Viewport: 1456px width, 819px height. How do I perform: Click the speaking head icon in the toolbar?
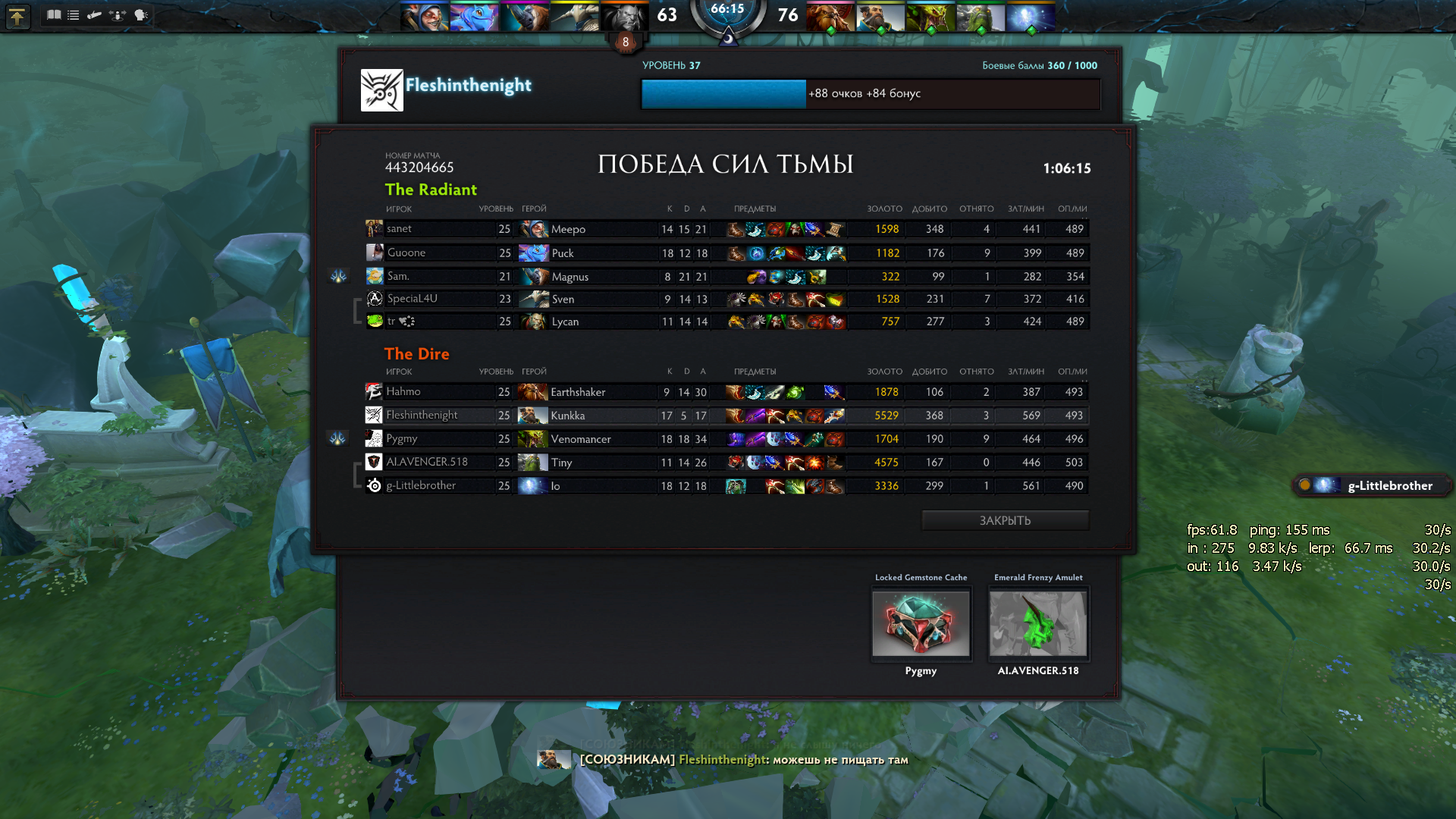click(141, 15)
